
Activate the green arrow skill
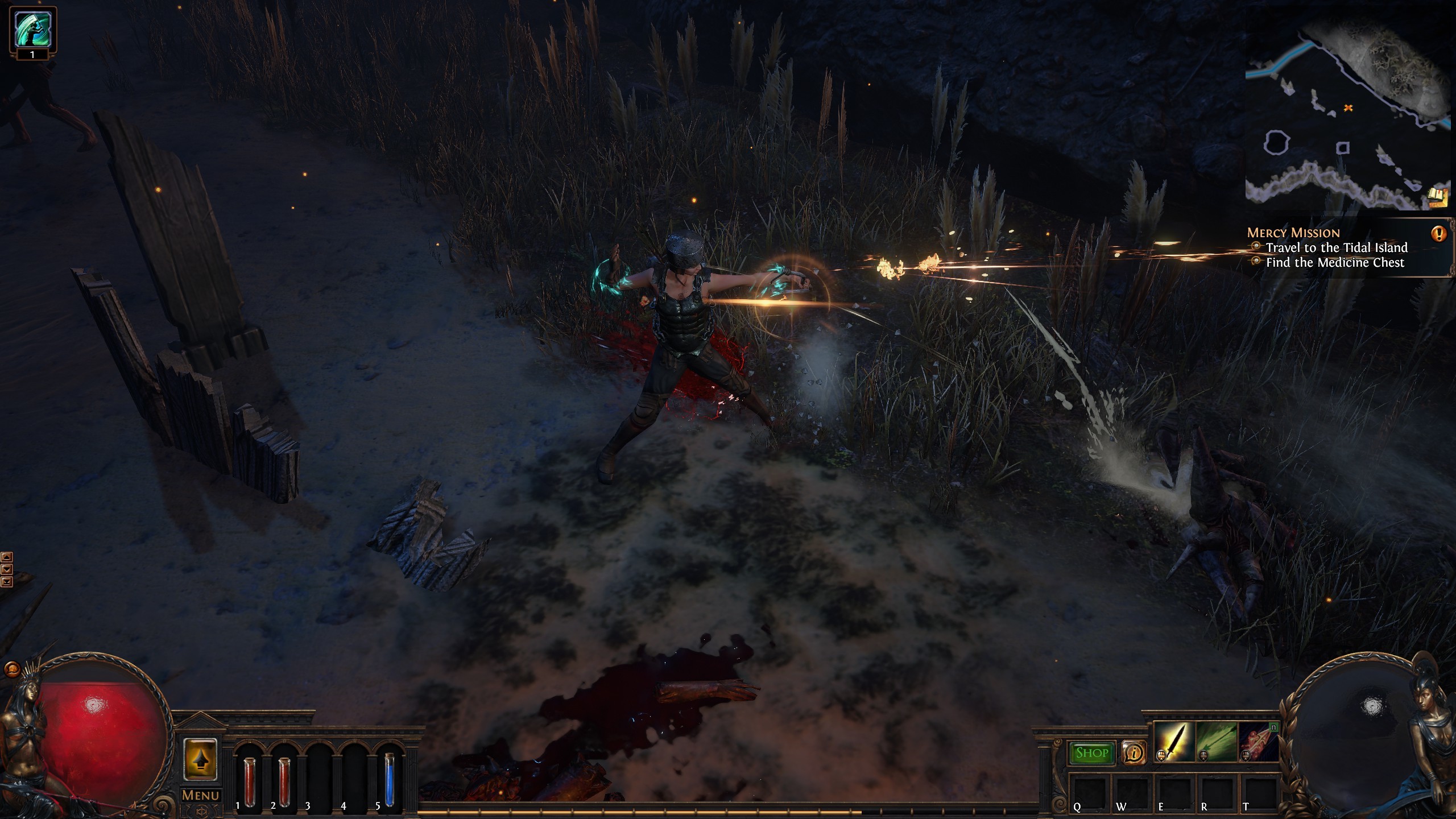pyautogui.click(x=1217, y=742)
